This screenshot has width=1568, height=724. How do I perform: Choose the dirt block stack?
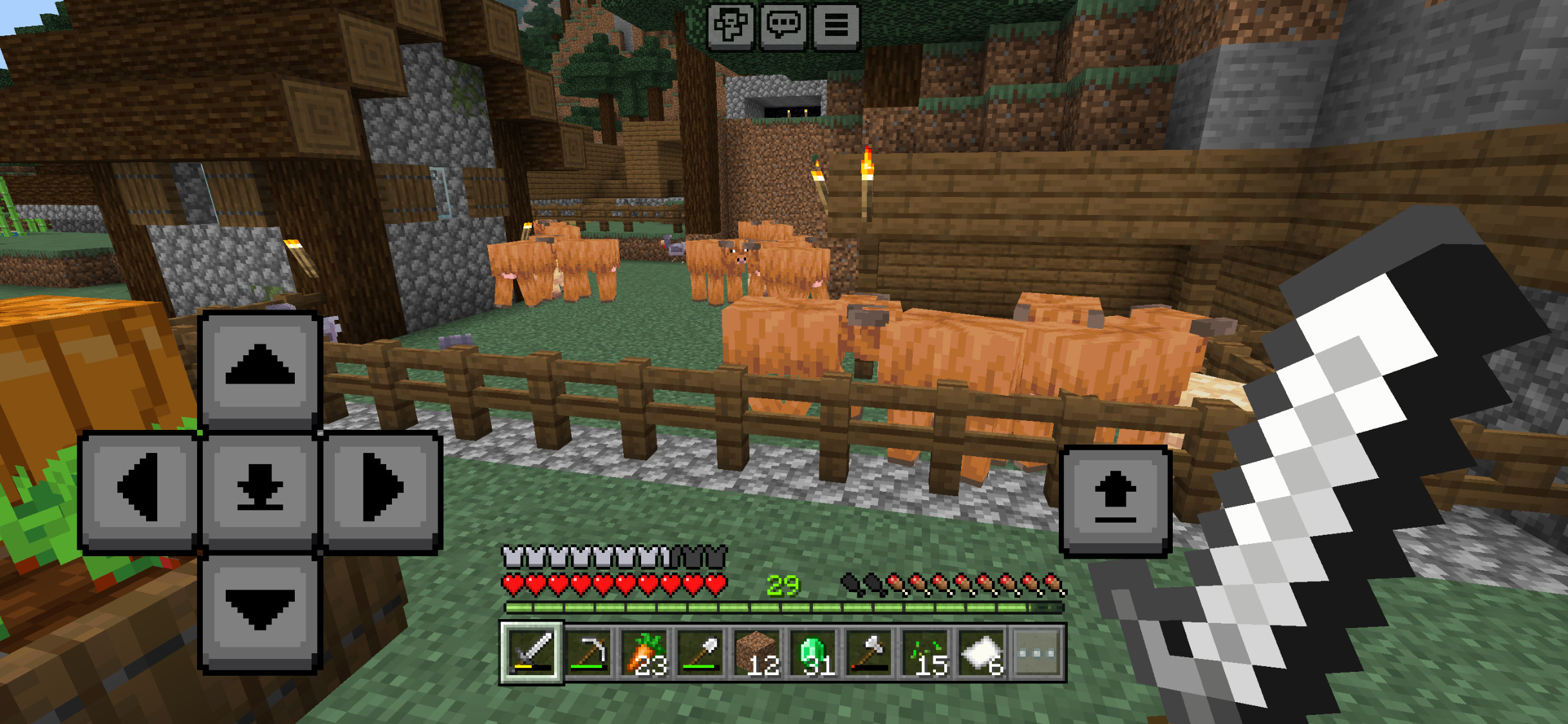click(x=757, y=653)
